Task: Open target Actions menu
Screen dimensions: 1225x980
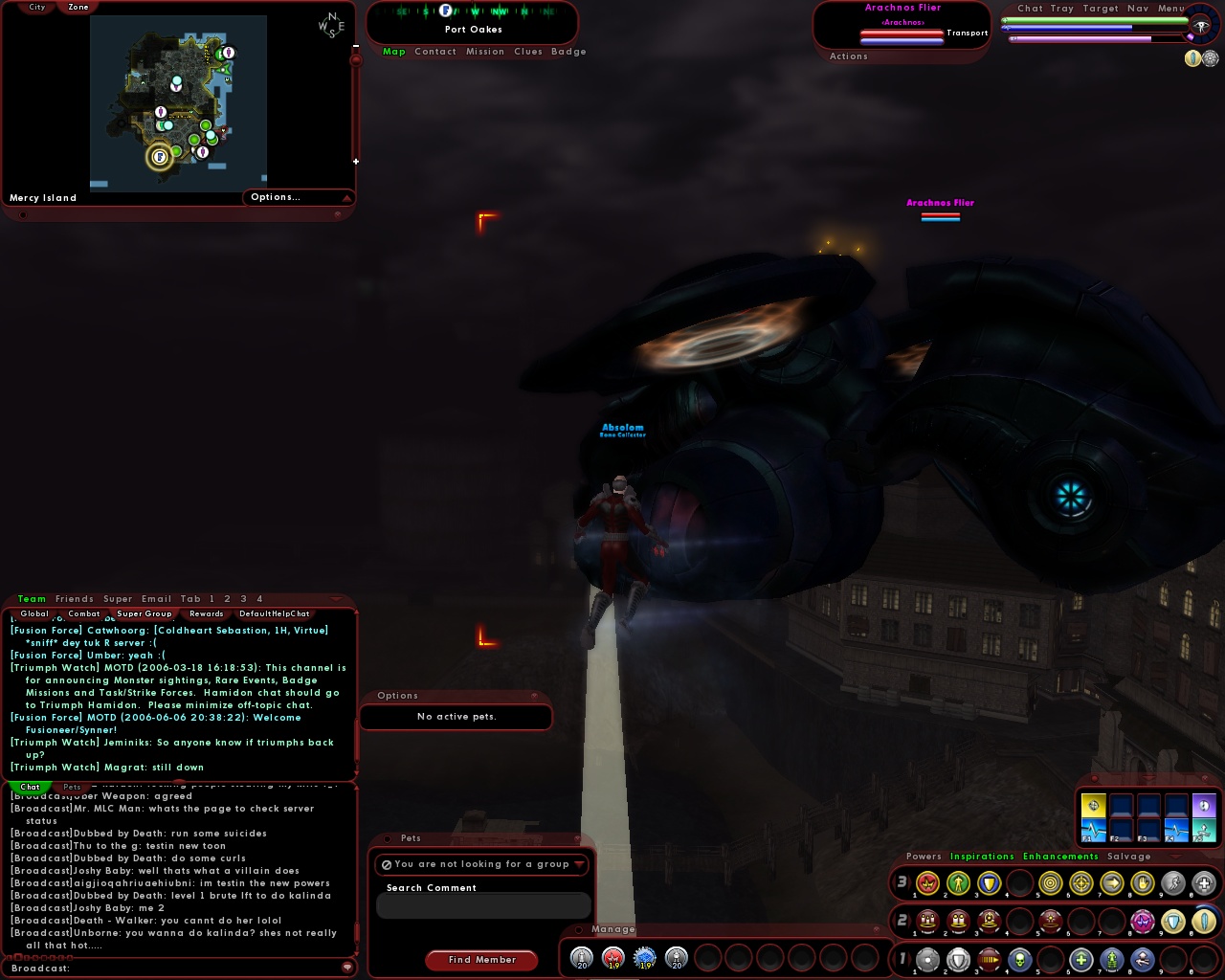Action: click(849, 56)
